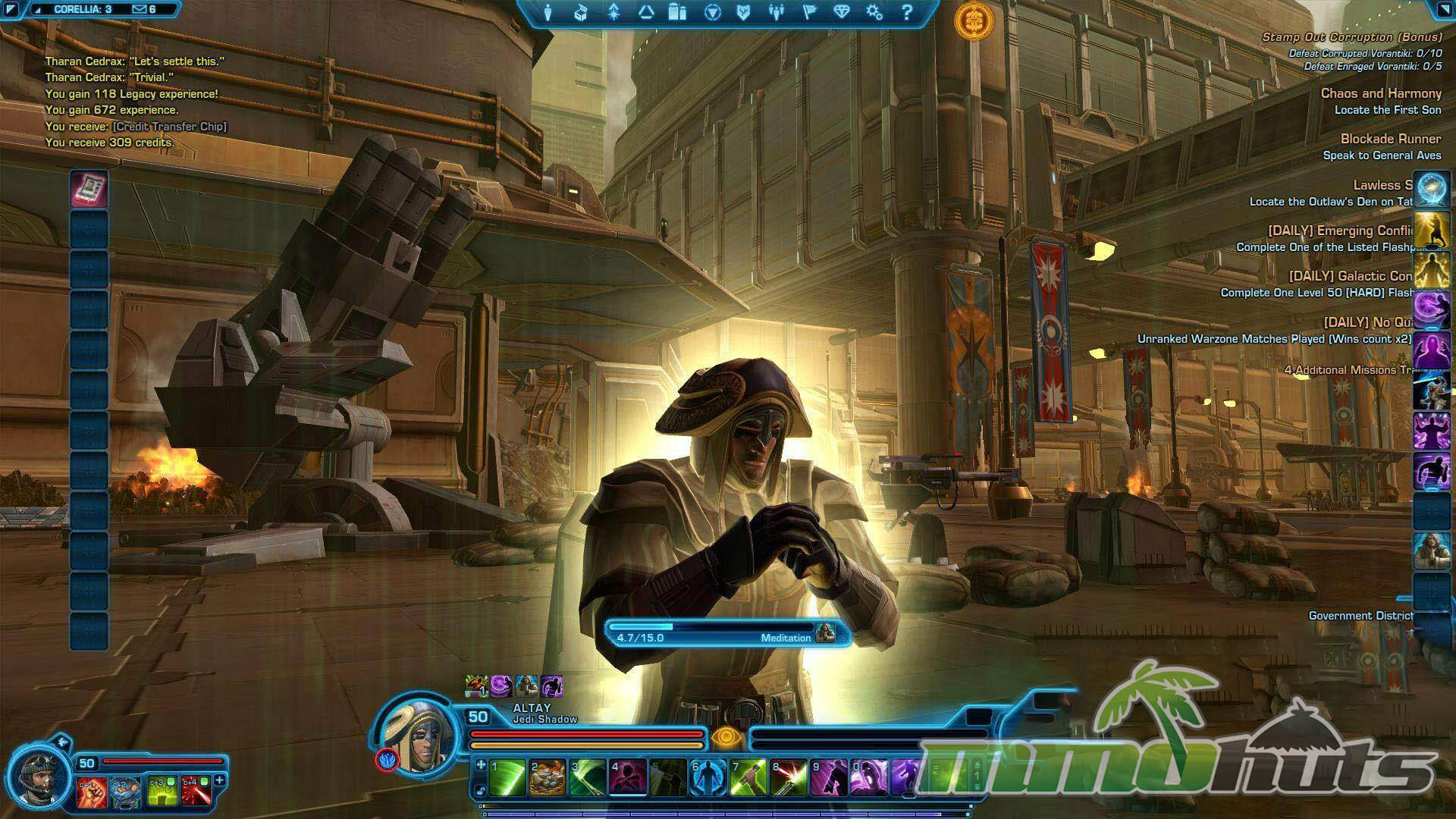
Task: Open the diamond-shaped collections icon
Action: pyautogui.click(x=842, y=12)
